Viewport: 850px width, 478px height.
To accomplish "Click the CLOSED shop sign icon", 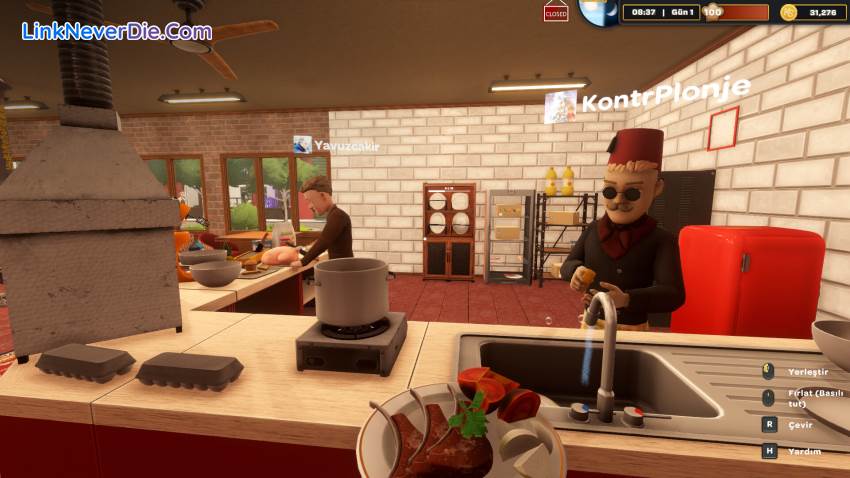I will pos(556,13).
